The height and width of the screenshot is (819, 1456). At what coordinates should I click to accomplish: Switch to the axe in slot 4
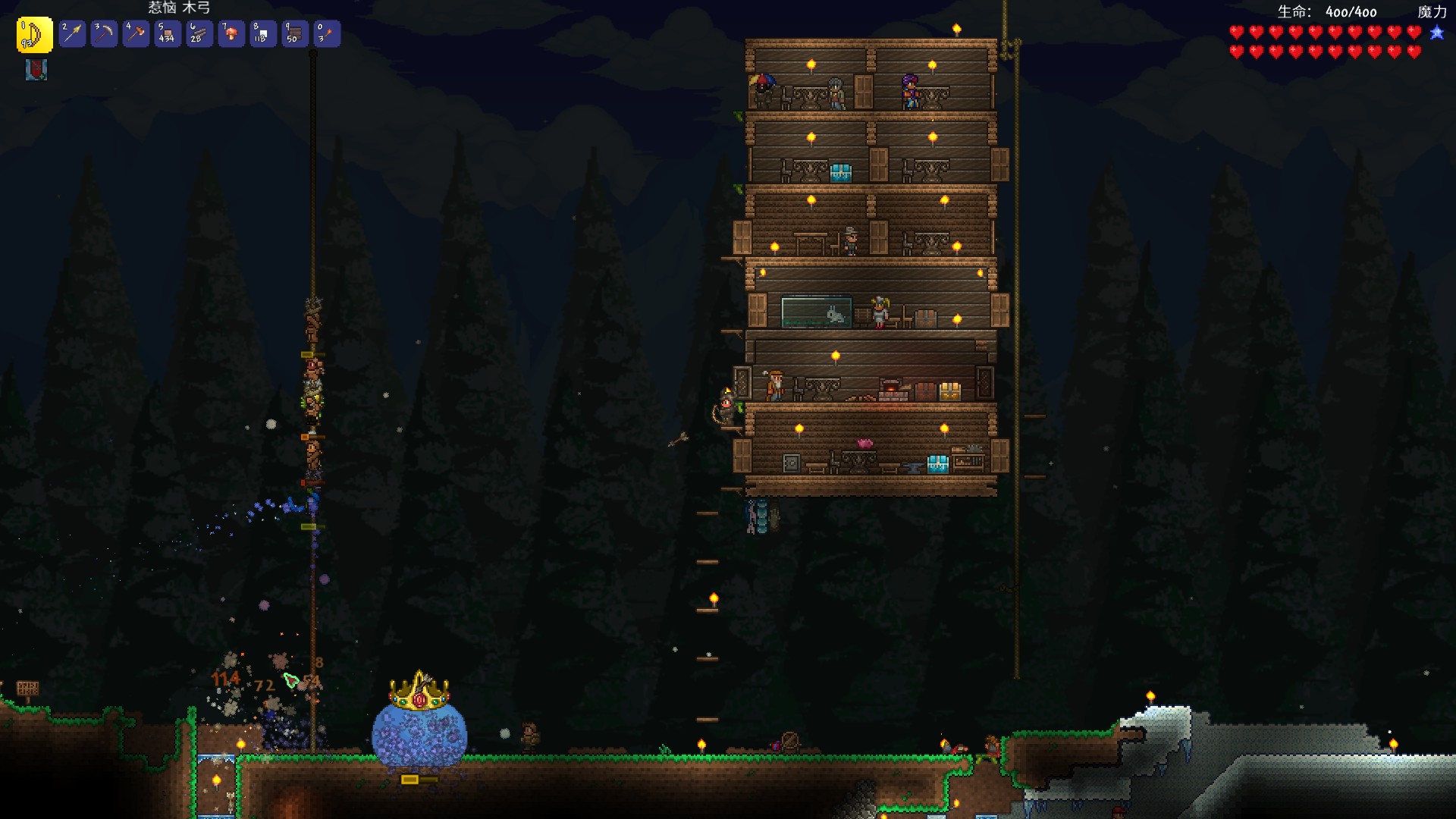(x=136, y=34)
